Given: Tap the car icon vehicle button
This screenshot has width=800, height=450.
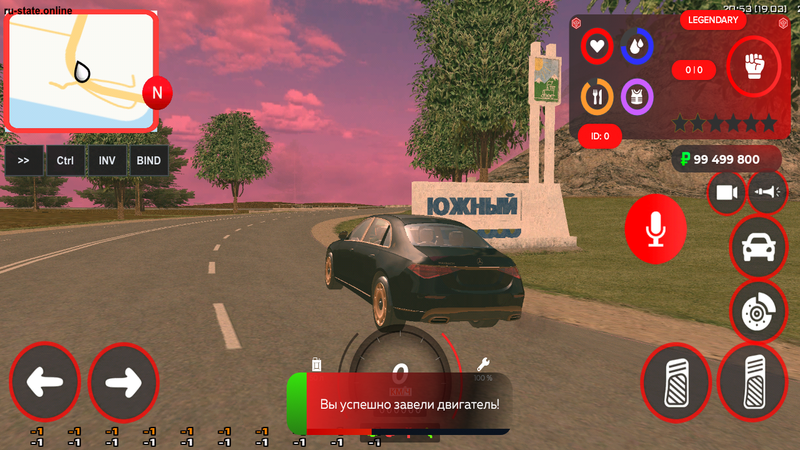Looking at the screenshot, I should point(759,247).
